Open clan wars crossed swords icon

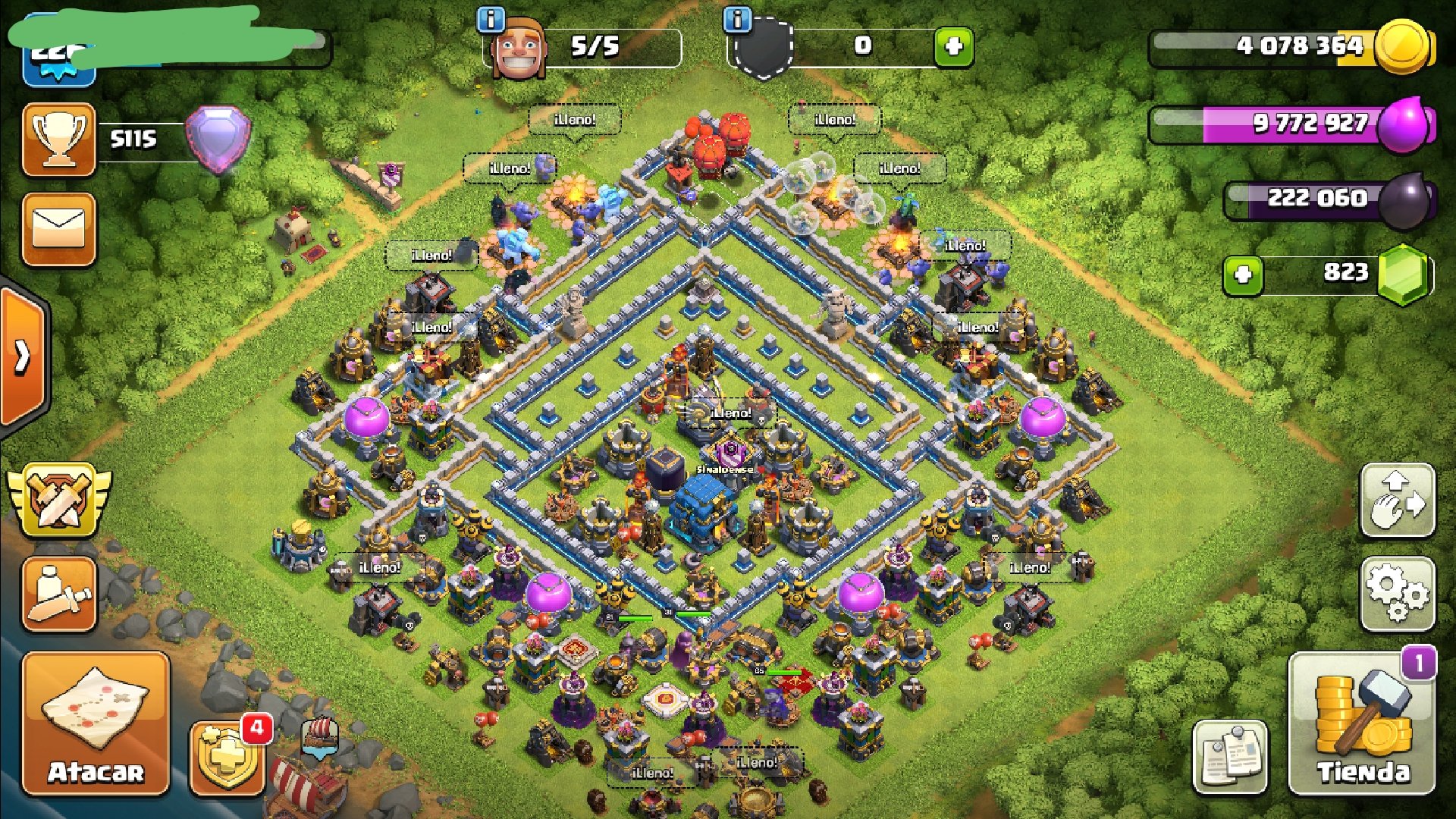(59, 500)
